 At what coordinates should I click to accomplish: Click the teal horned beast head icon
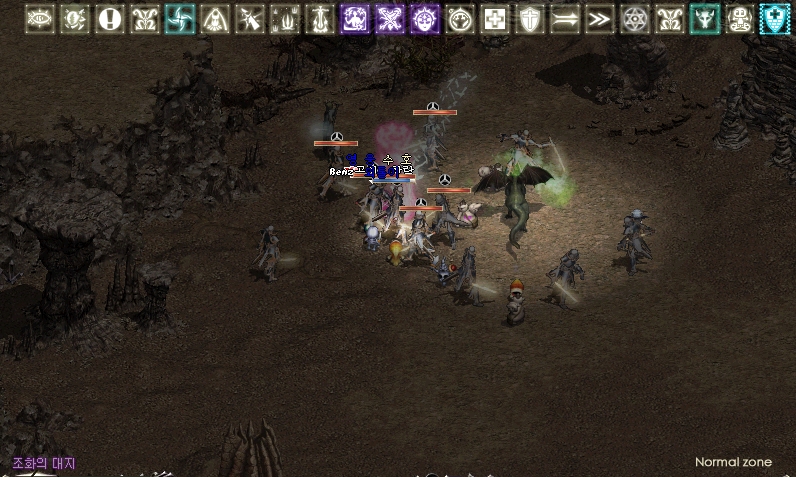click(705, 19)
